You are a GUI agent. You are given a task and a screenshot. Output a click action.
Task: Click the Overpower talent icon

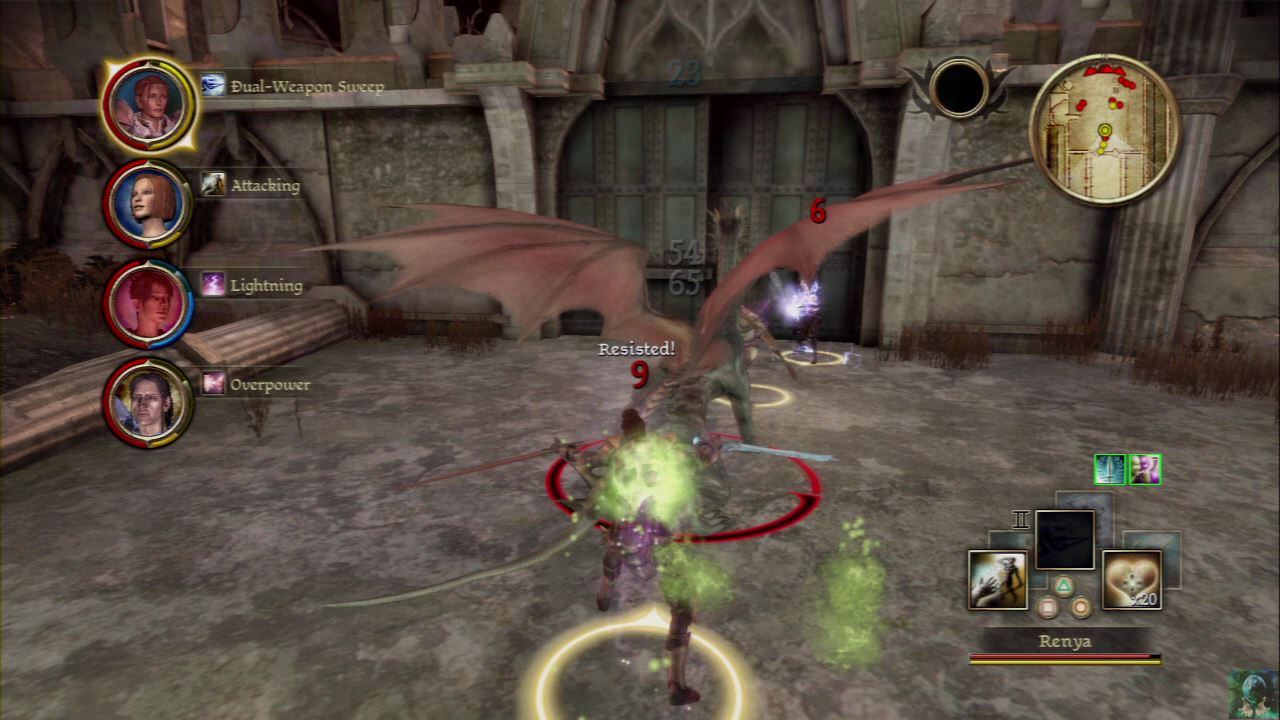pos(213,383)
